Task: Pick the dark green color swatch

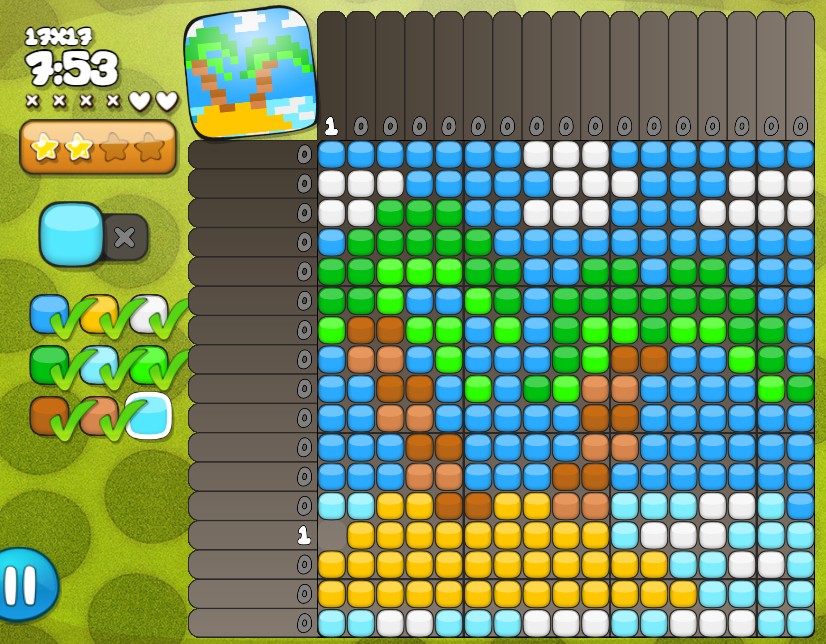Action: coord(48,365)
